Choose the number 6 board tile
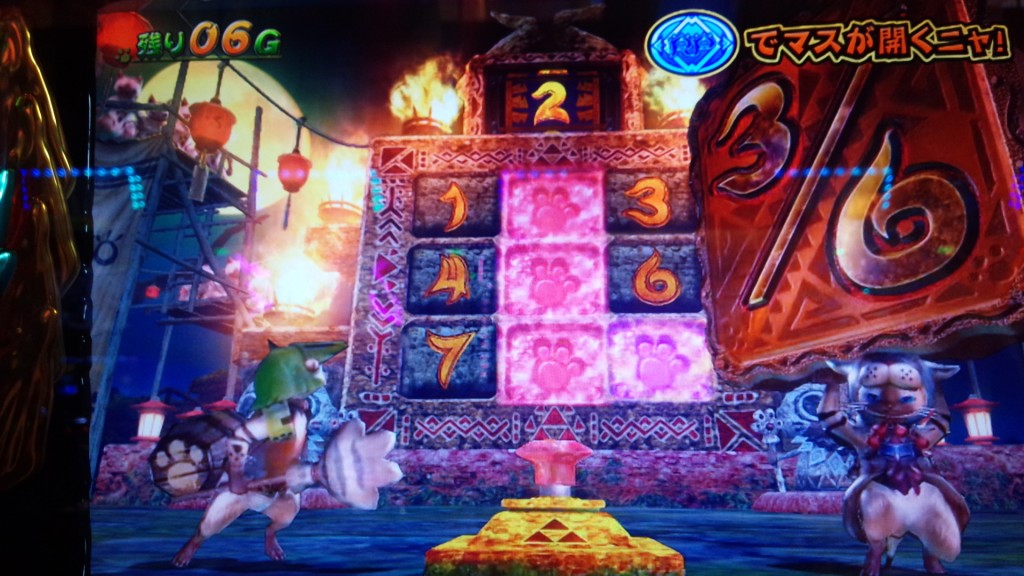 tap(656, 279)
